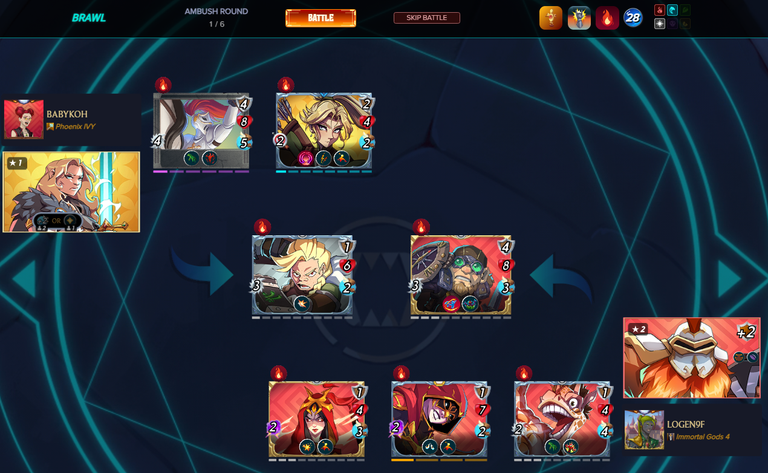Open BABYKOH's player profile avatar

coord(23,120)
